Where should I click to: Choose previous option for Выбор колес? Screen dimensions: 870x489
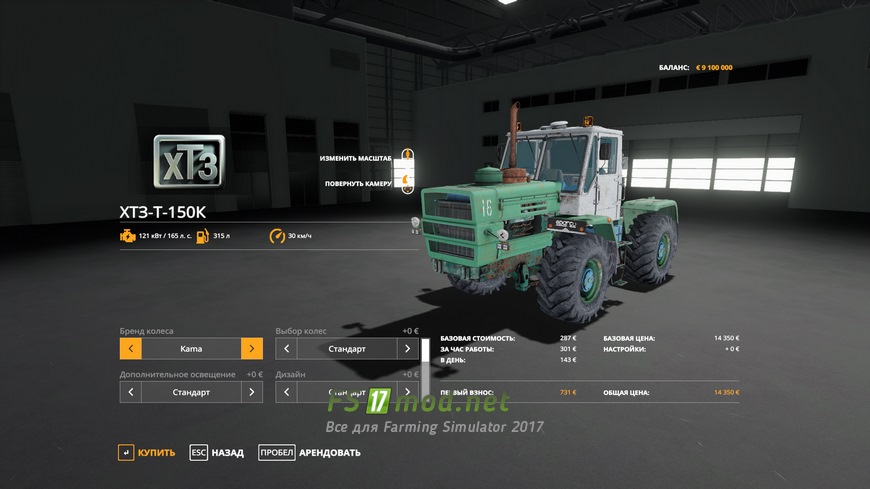[x=287, y=349]
